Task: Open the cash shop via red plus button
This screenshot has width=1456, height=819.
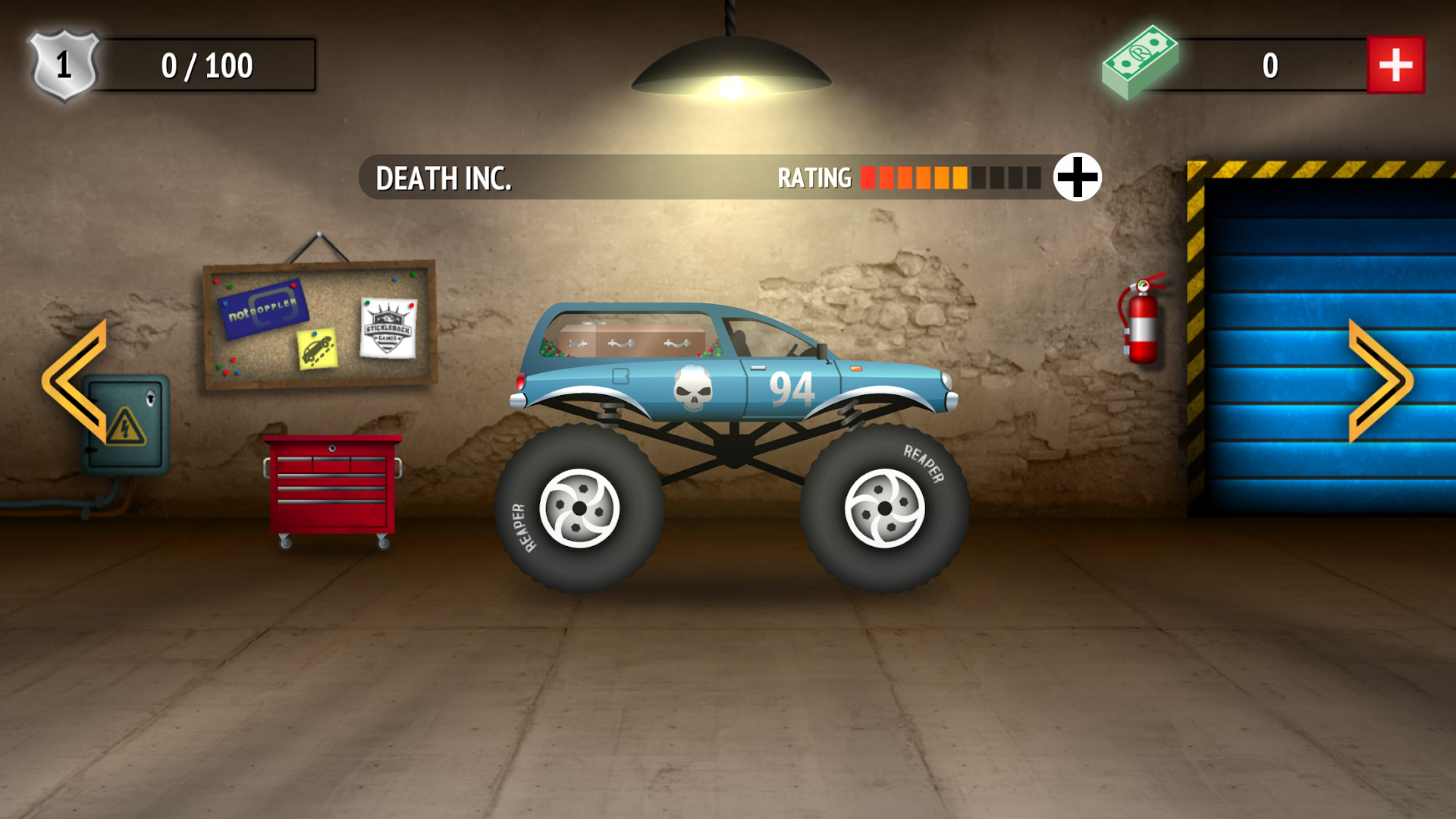Action: (1396, 64)
